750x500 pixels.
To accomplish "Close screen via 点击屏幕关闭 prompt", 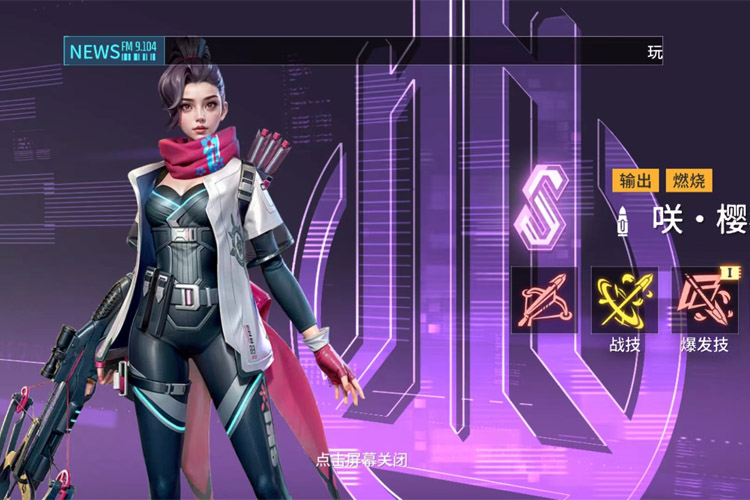I will coord(361,461).
